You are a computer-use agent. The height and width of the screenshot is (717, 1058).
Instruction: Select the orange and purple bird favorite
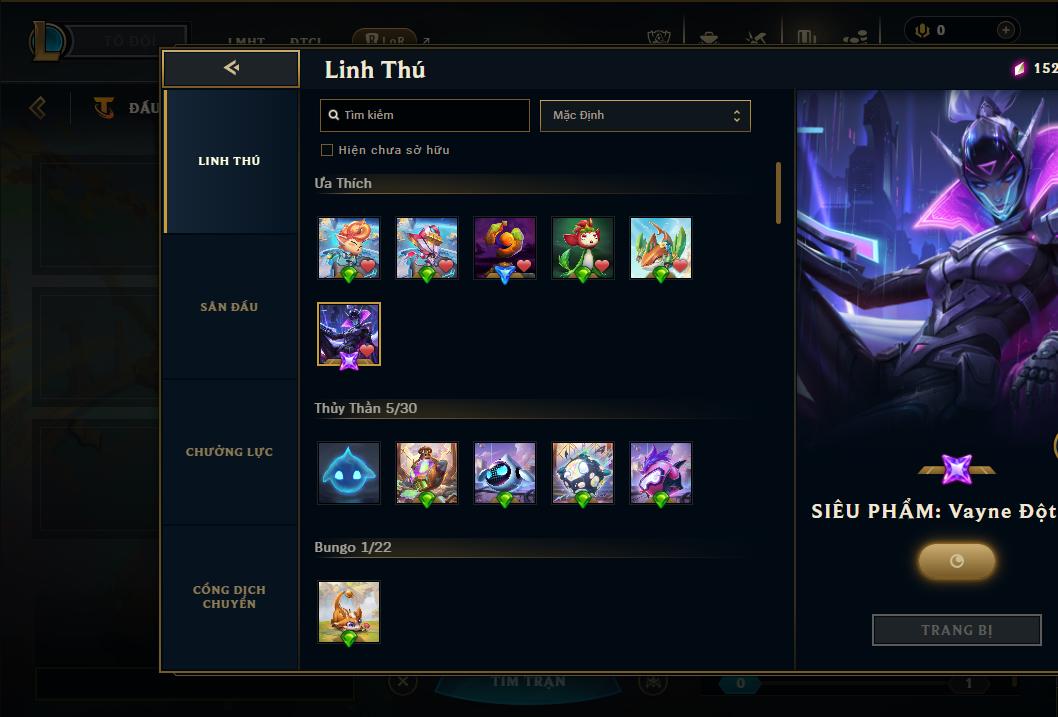pos(505,249)
